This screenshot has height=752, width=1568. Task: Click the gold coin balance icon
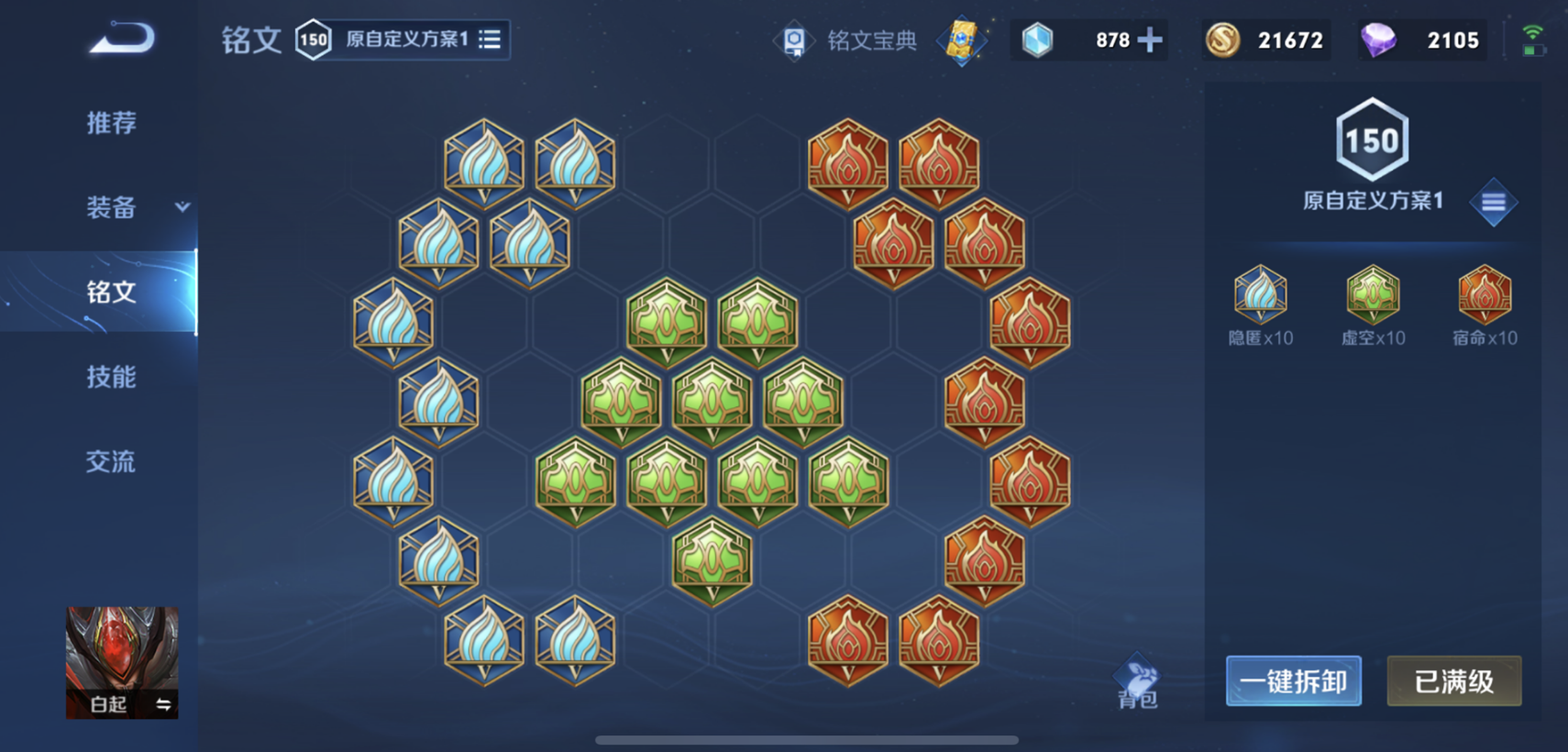[x=1222, y=39]
